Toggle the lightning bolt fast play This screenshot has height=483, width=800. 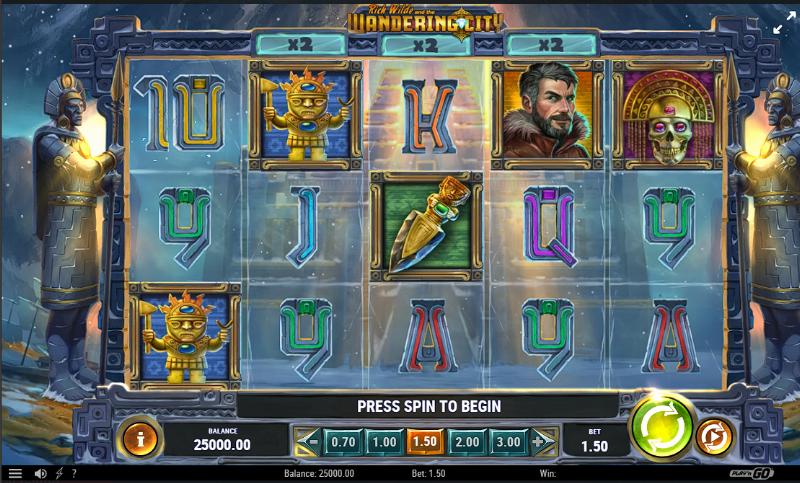point(59,473)
